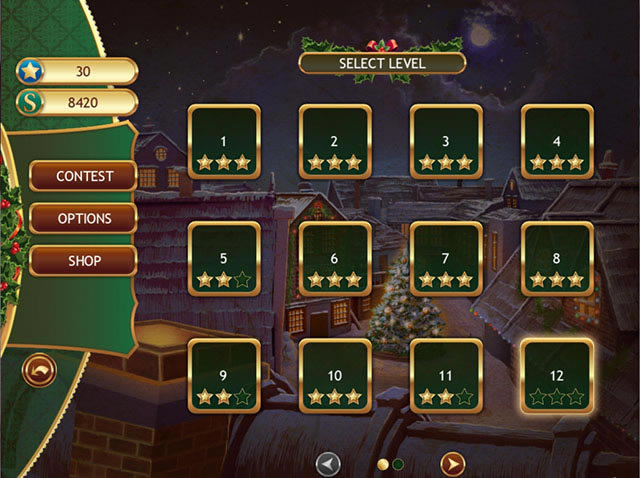Open level 9 tile
Viewport: 640px width, 478px height.
click(224, 375)
